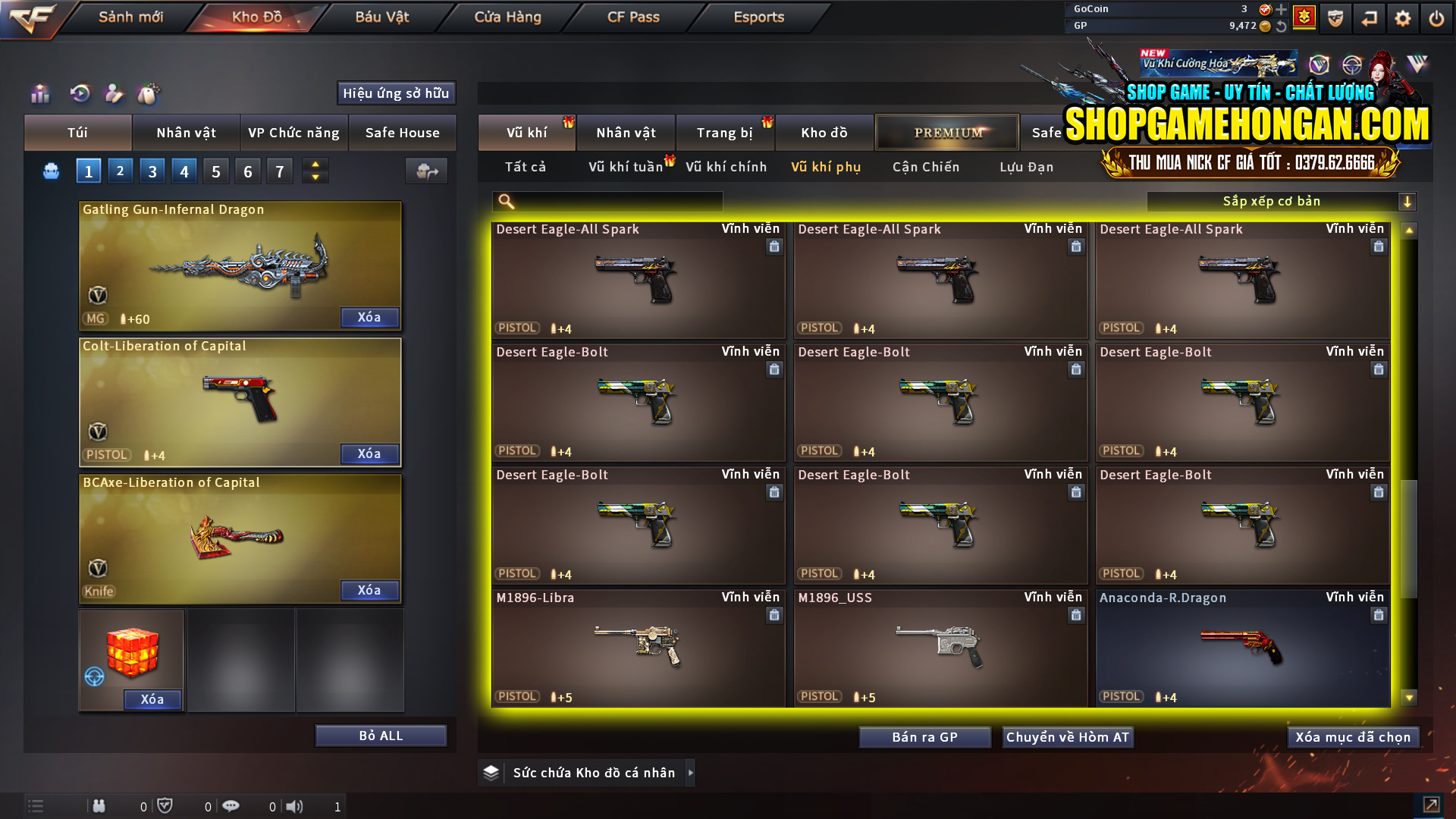1456x819 pixels.
Task: Activate bag number 2
Action: pyautogui.click(x=120, y=170)
